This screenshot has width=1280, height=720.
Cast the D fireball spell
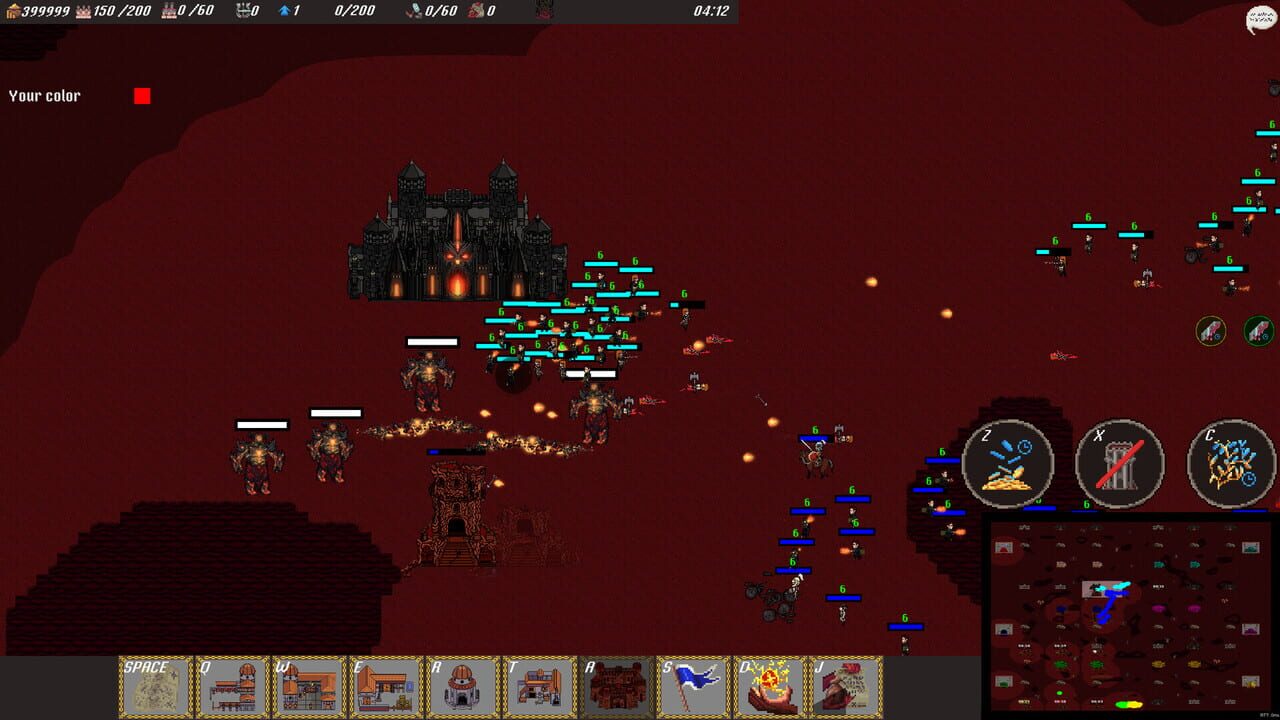(x=770, y=686)
